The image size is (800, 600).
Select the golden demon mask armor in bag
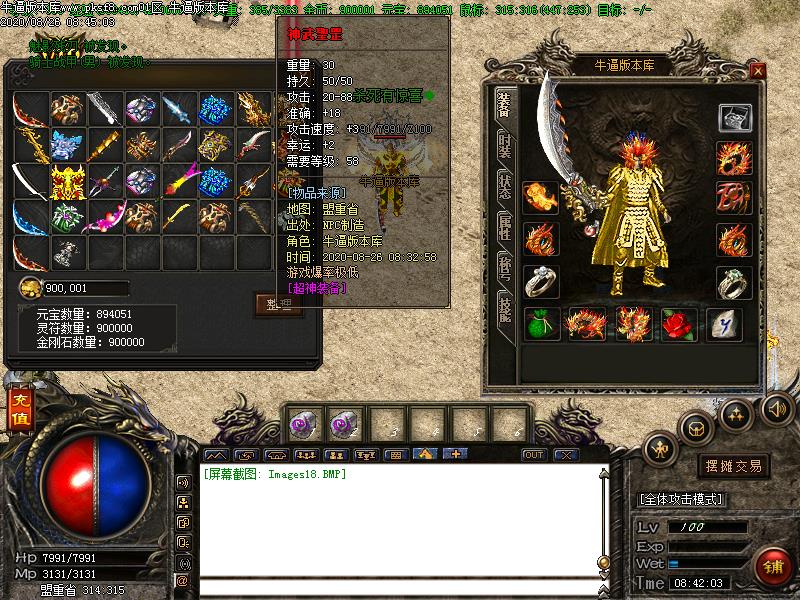68,182
